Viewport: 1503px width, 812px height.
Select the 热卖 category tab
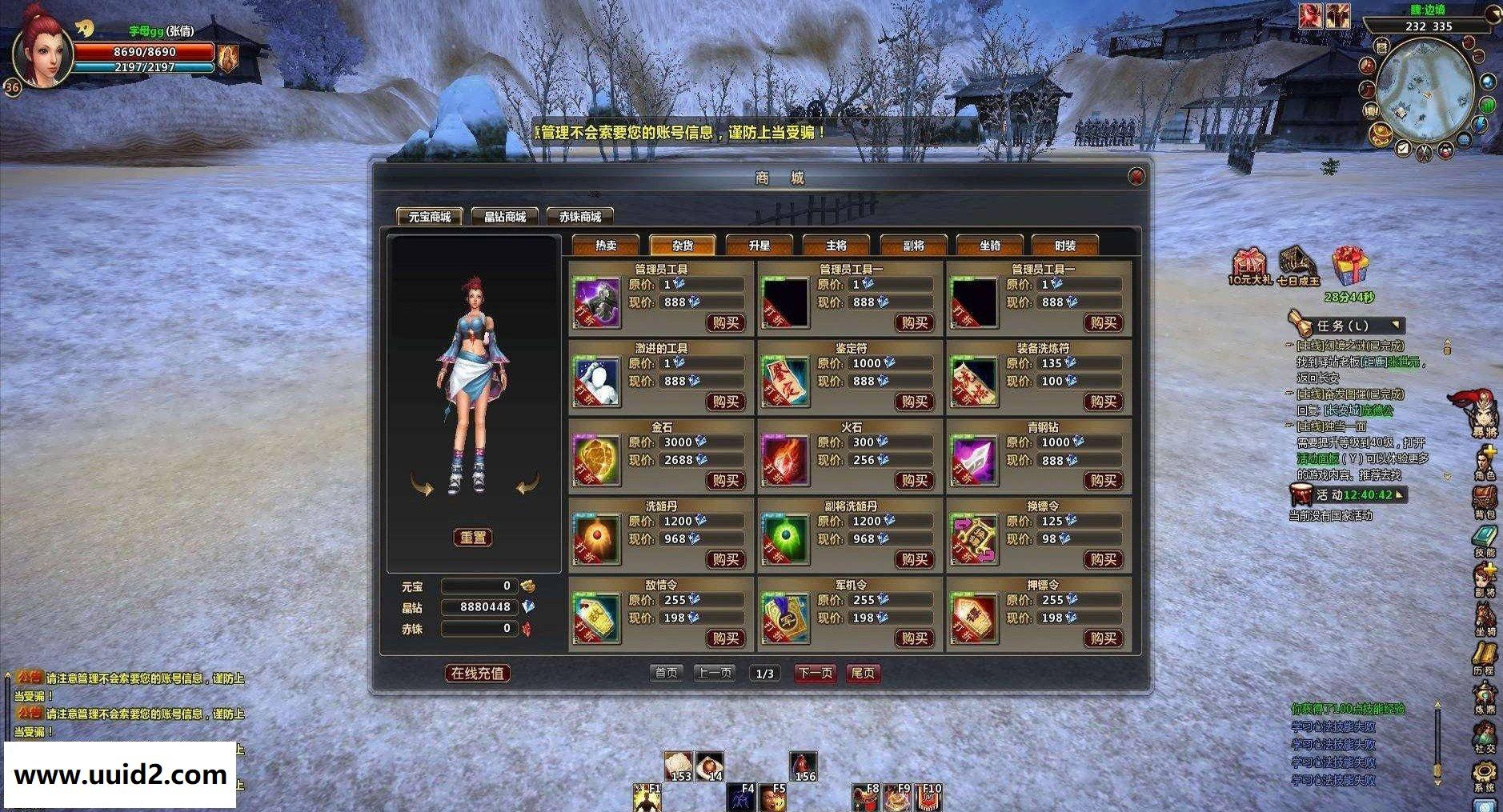606,246
